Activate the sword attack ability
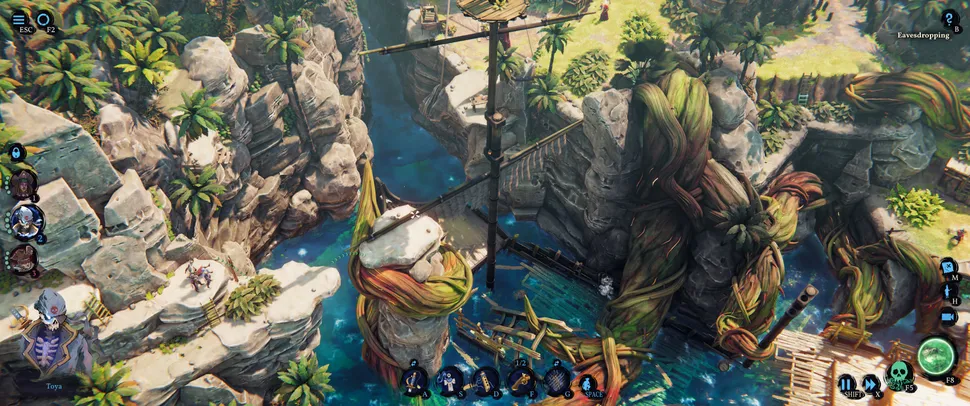Image resolution: width=970 pixels, height=406 pixels. pos(415,379)
